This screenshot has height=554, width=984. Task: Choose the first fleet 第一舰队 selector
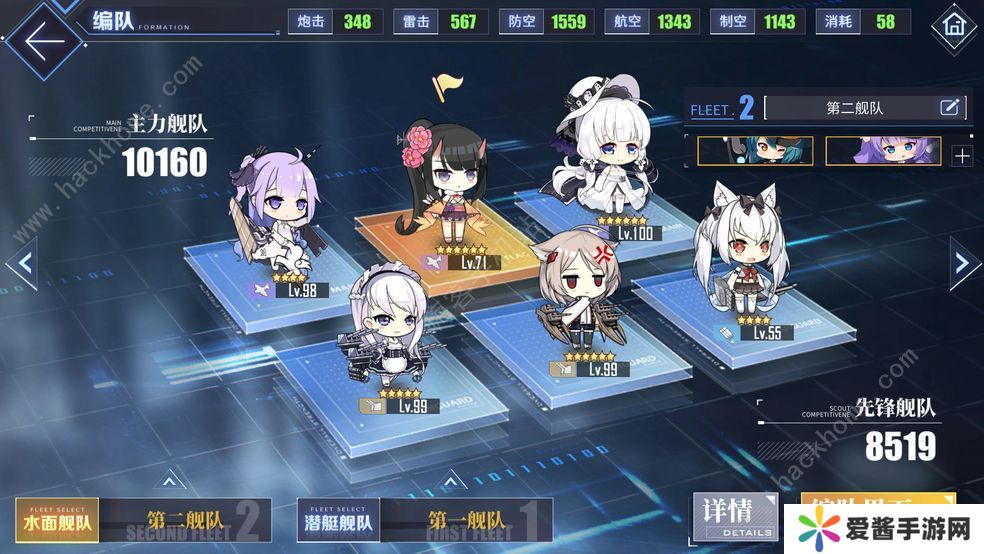467,520
